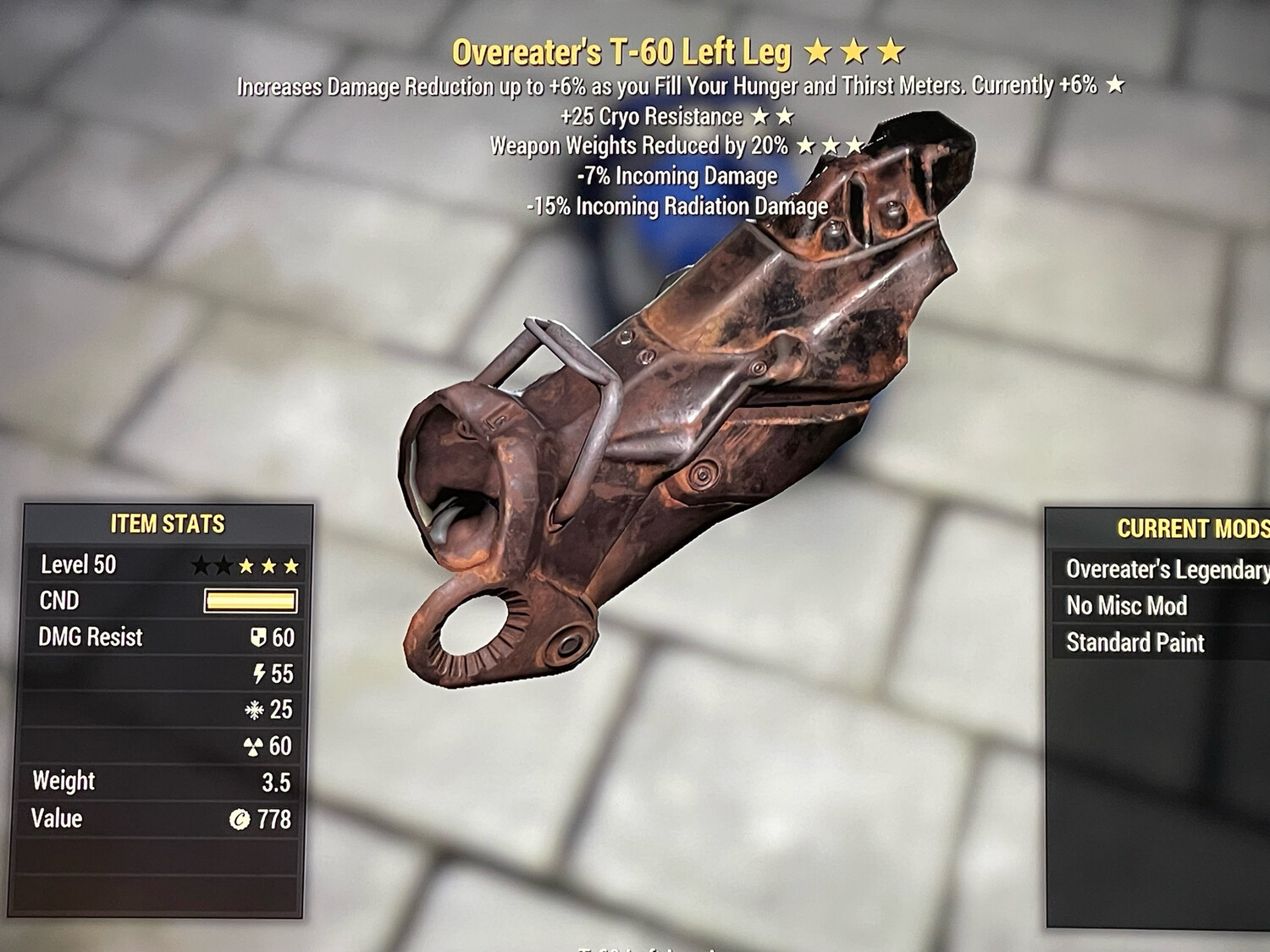
Task: Select the Weight 3.5 stat row
Action: pyautogui.click(x=161, y=781)
